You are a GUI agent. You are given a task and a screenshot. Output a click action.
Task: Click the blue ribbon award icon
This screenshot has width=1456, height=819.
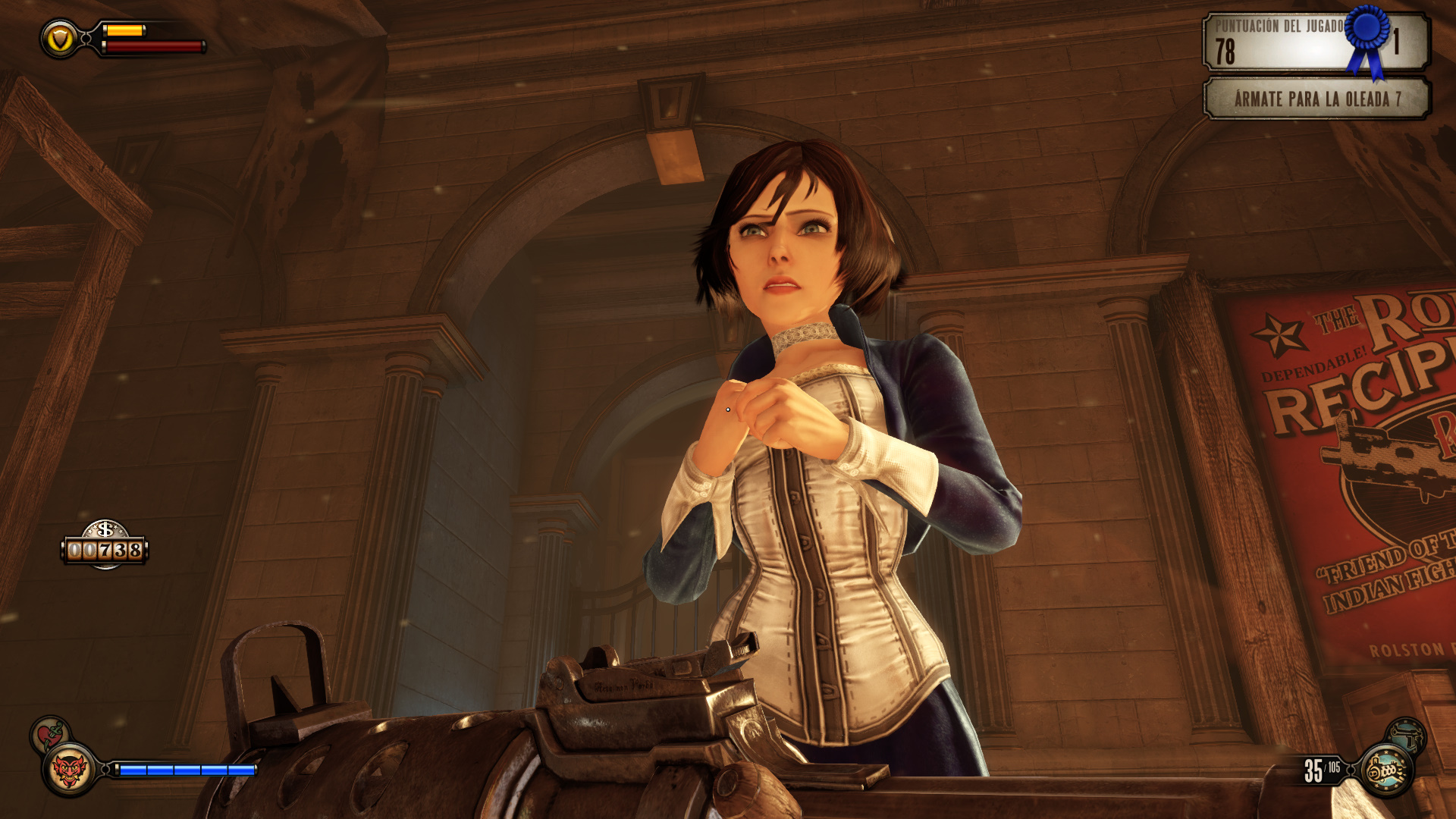coord(1368,39)
